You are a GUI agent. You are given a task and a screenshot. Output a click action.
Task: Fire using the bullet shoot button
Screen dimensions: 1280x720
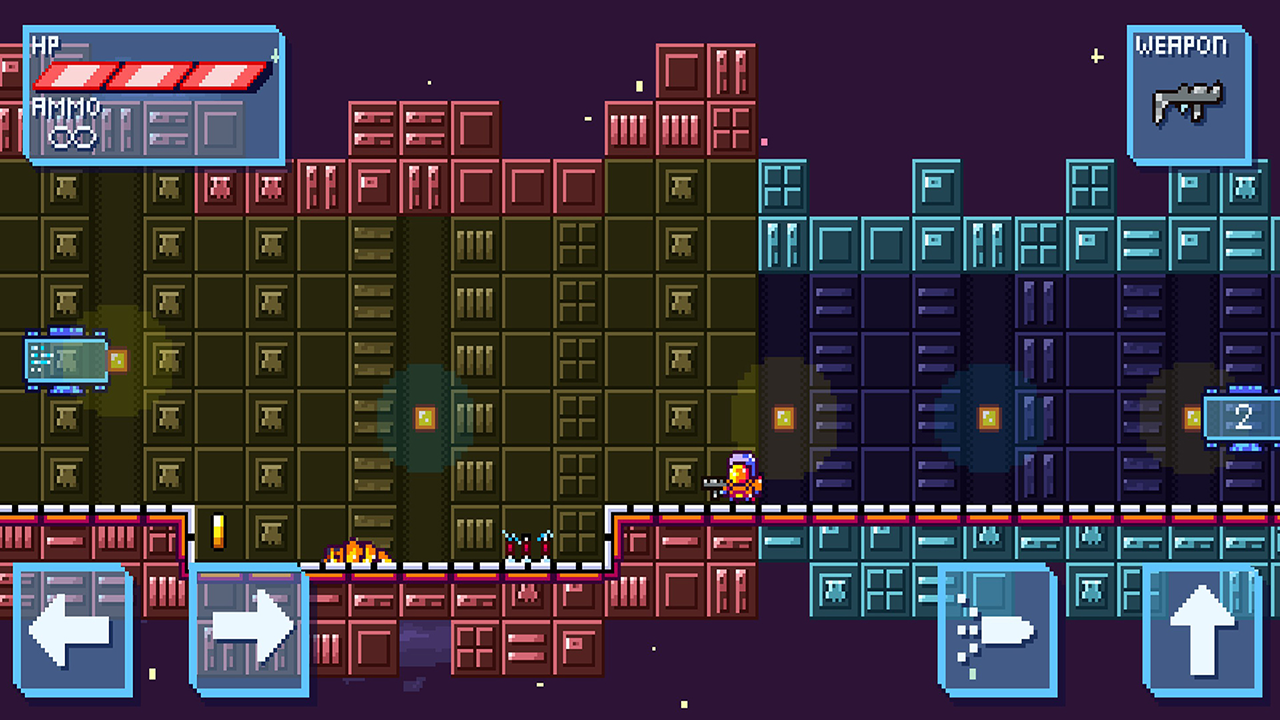tap(997, 630)
